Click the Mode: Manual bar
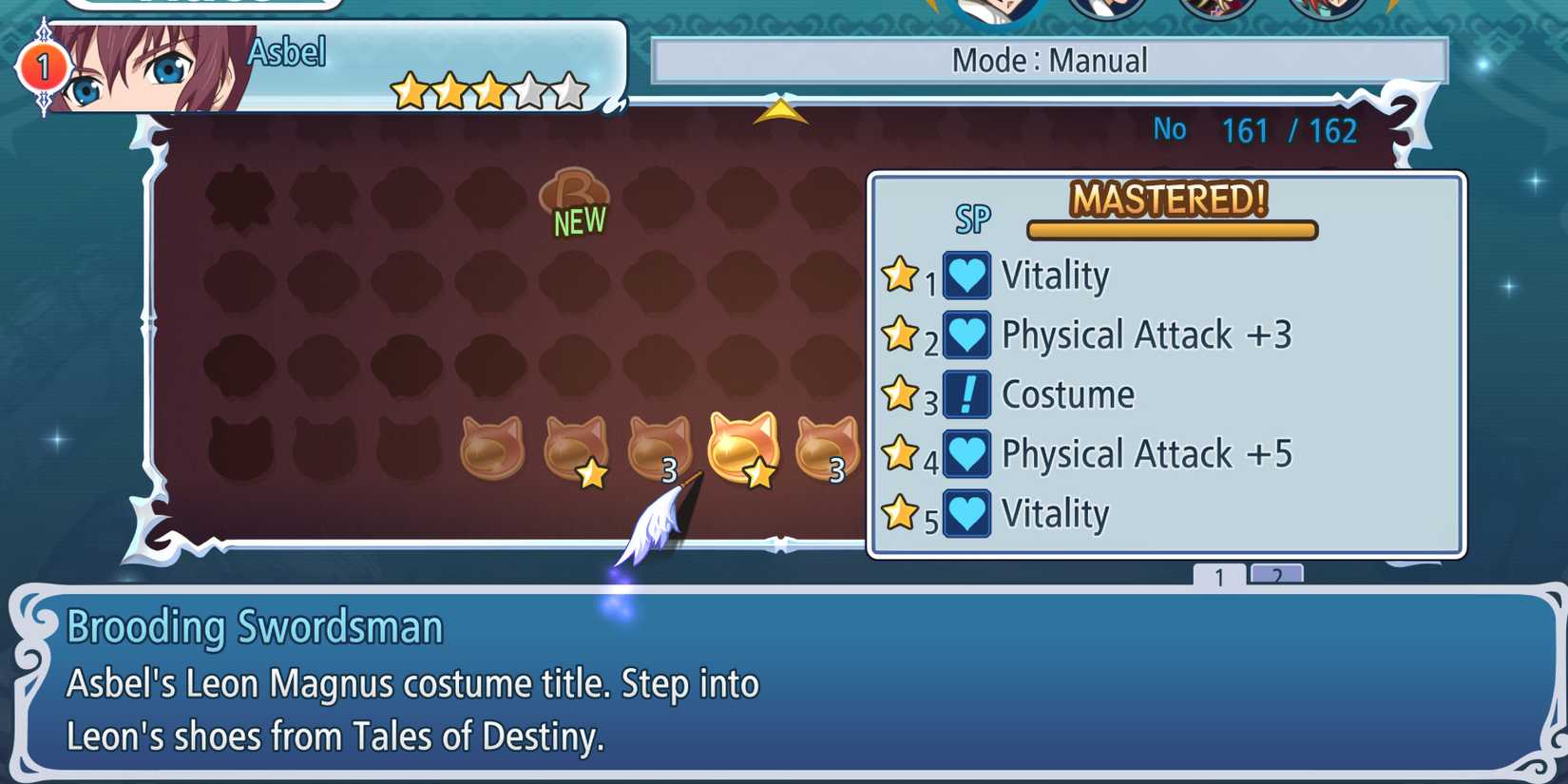1568x784 pixels. click(x=1050, y=61)
